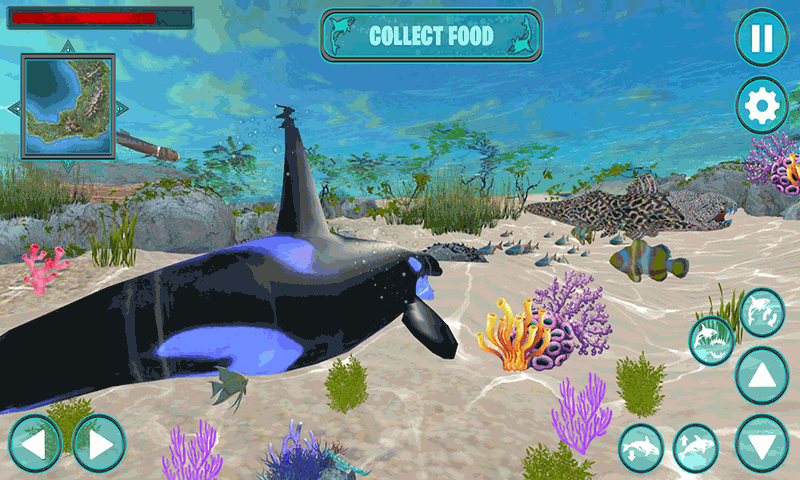
Task: Open the gear settings menu
Action: click(762, 105)
